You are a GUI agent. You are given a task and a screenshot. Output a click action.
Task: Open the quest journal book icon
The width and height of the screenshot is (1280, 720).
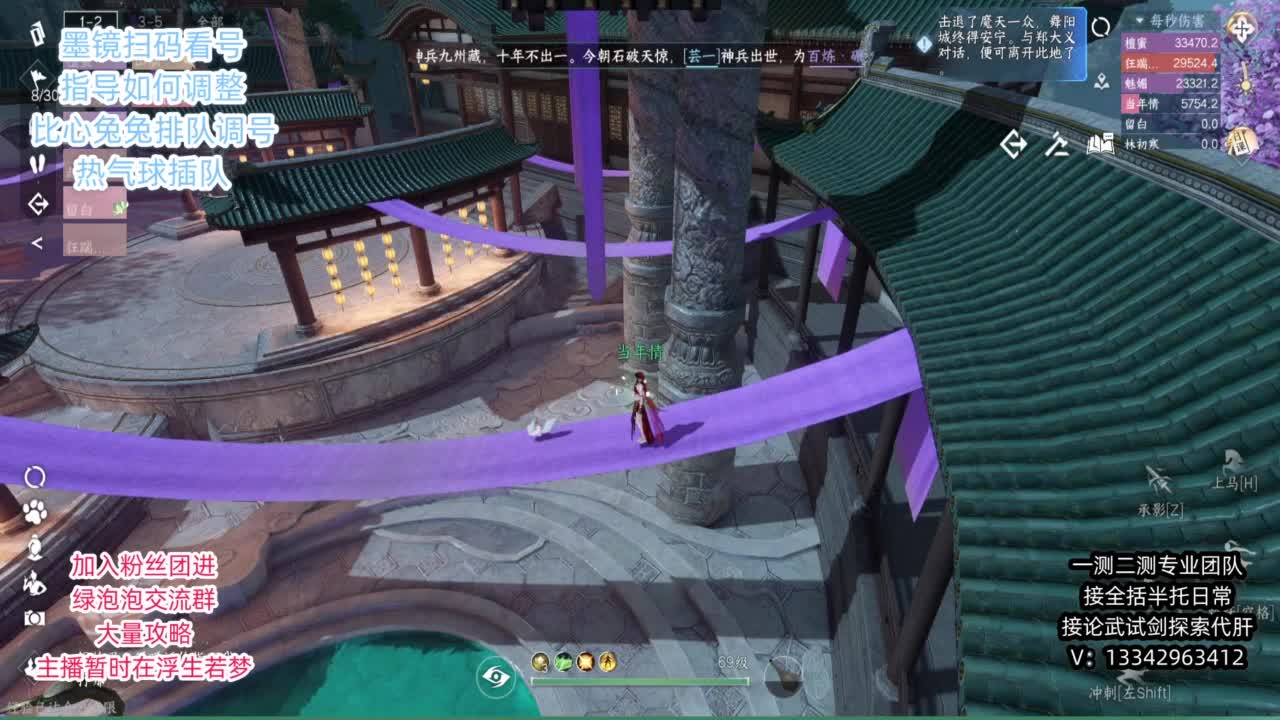1102,145
